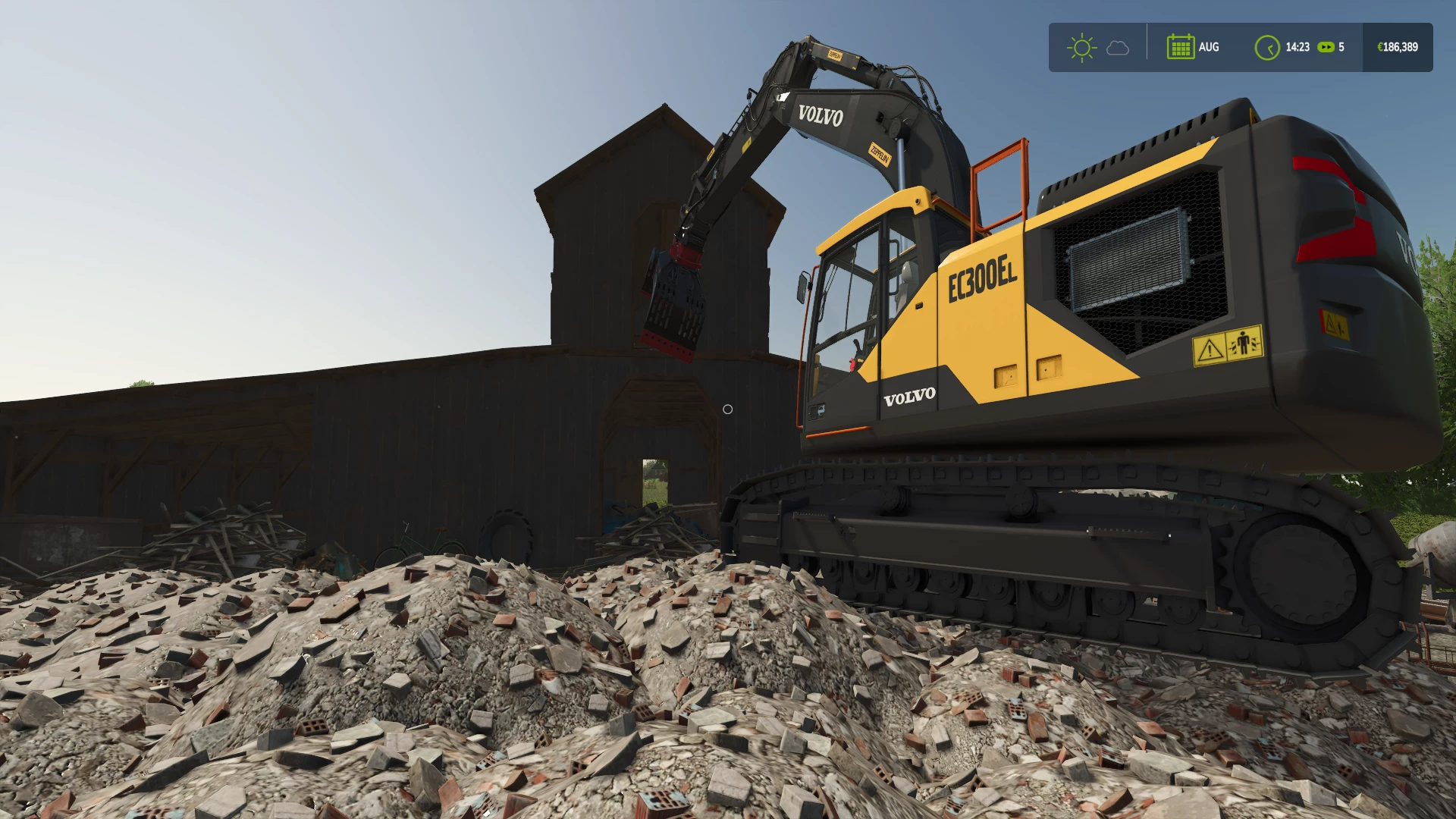Click the center aiming reticle circle
Image resolution: width=1456 pixels, height=819 pixels.
[x=730, y=409]
